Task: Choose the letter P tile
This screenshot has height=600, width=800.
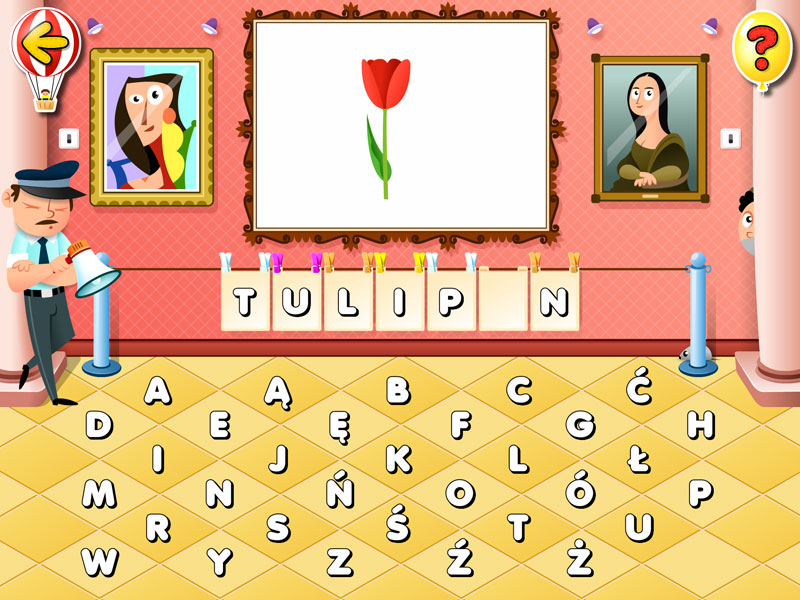Action: point(700,493)
